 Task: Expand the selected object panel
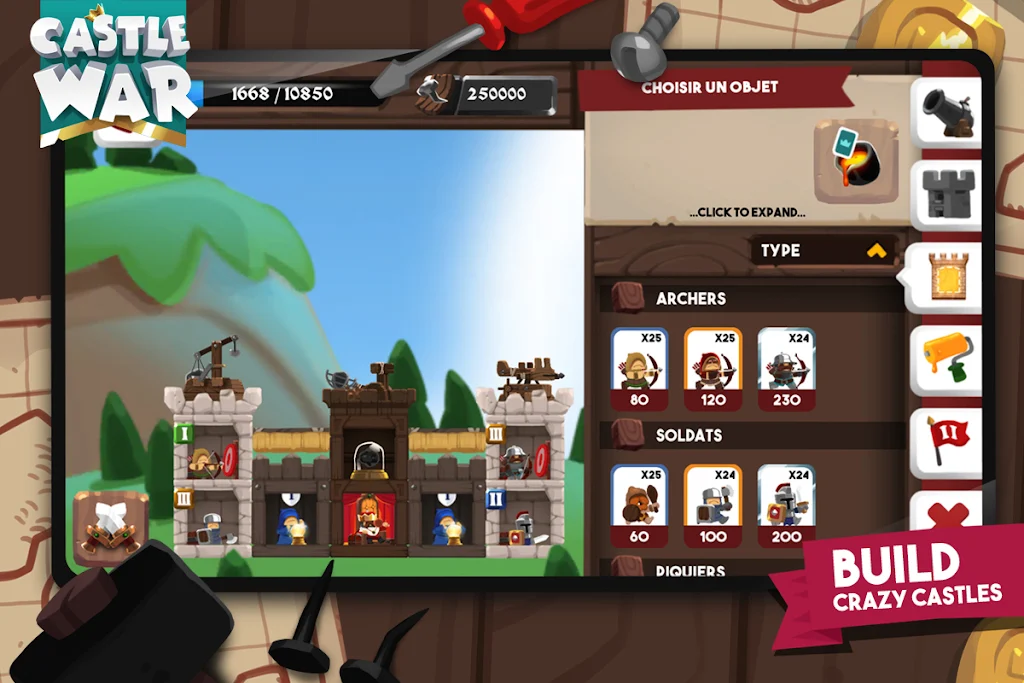pos(747,213)
